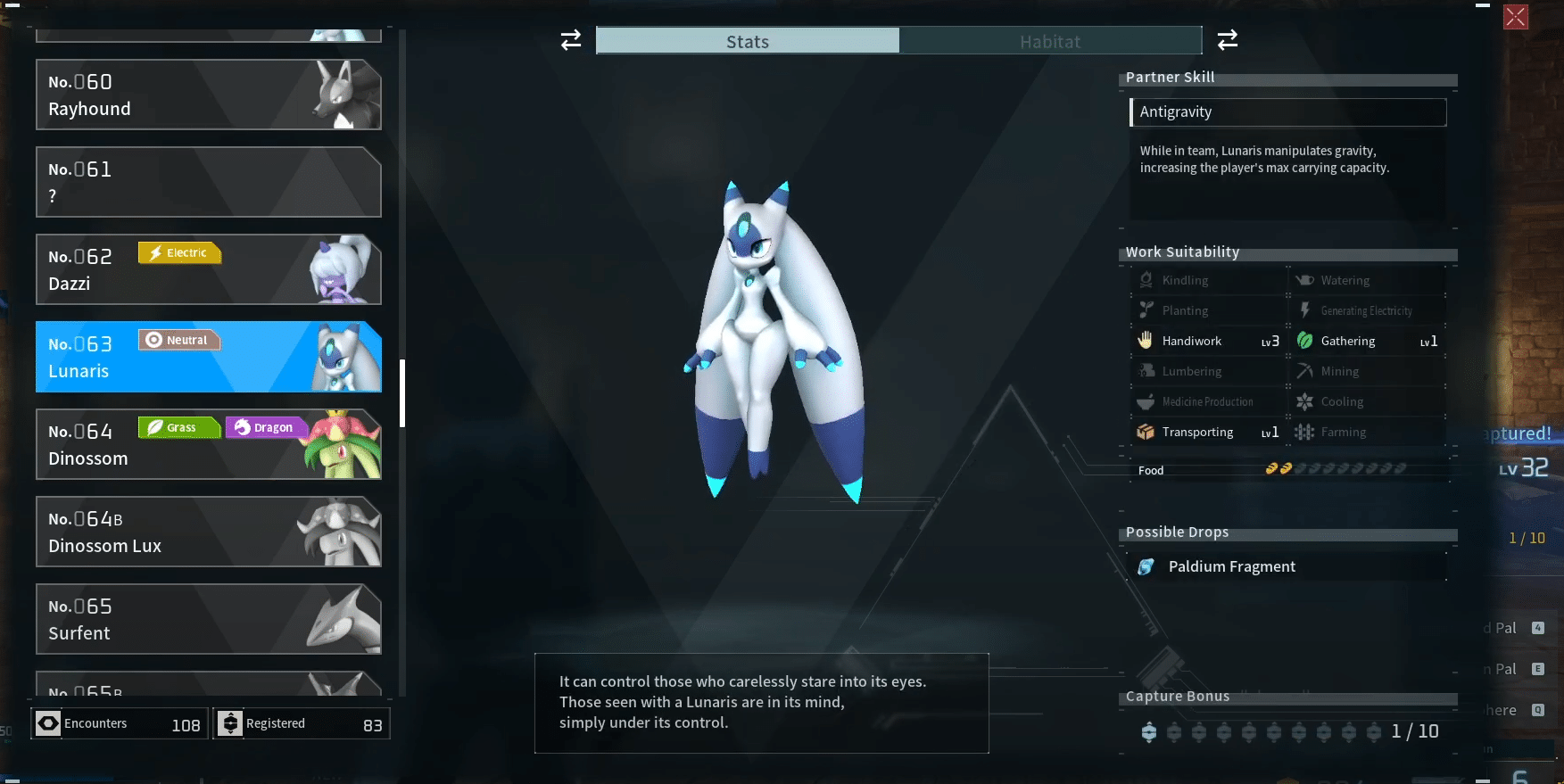The image size is (1564, 784).
Task: Switch to the Habitat tab
Action: point(1050,41)
